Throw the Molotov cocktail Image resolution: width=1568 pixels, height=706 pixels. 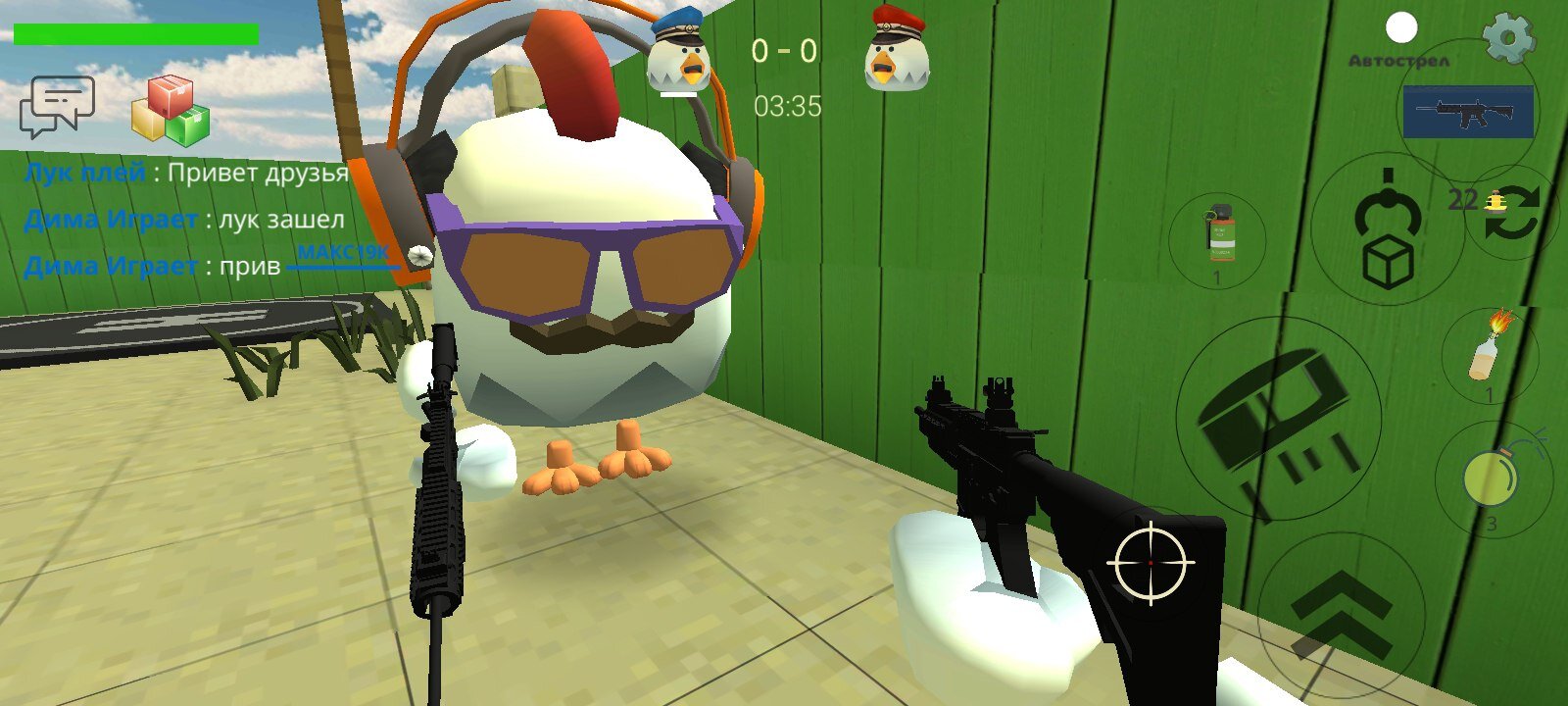1489,350
